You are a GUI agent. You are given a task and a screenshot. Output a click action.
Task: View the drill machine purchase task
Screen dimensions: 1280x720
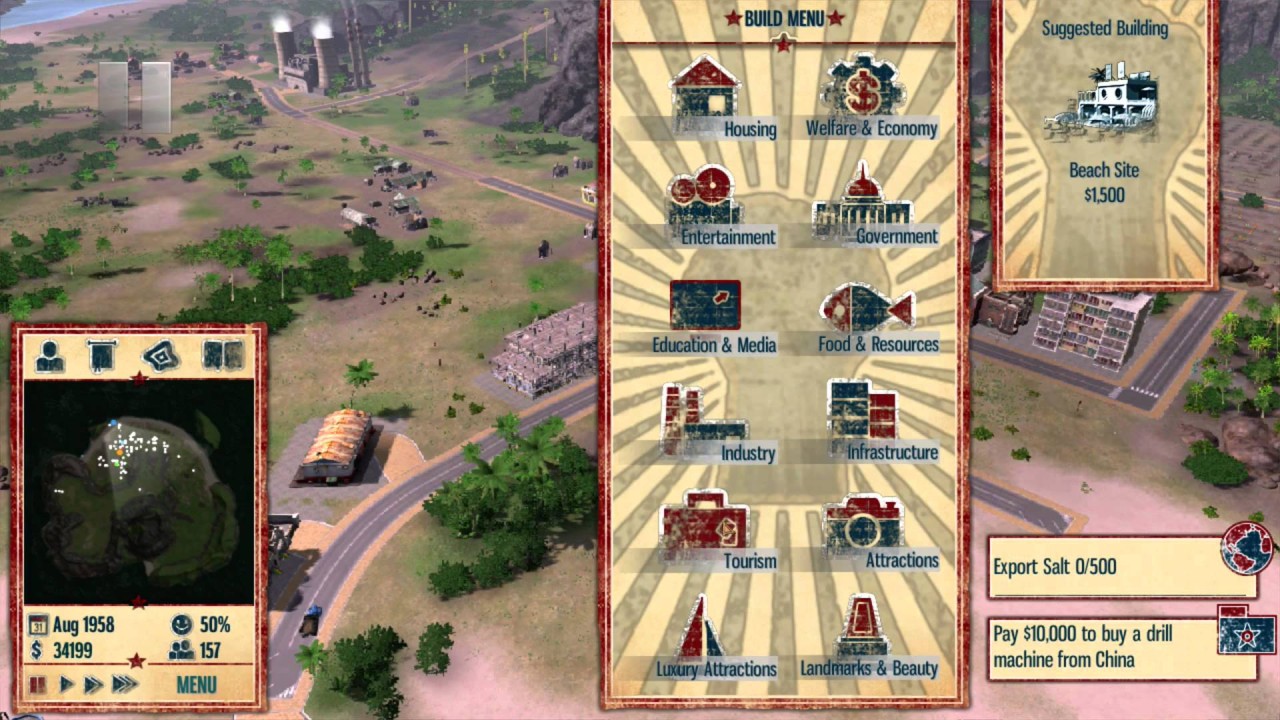[x=1103, y=647]
